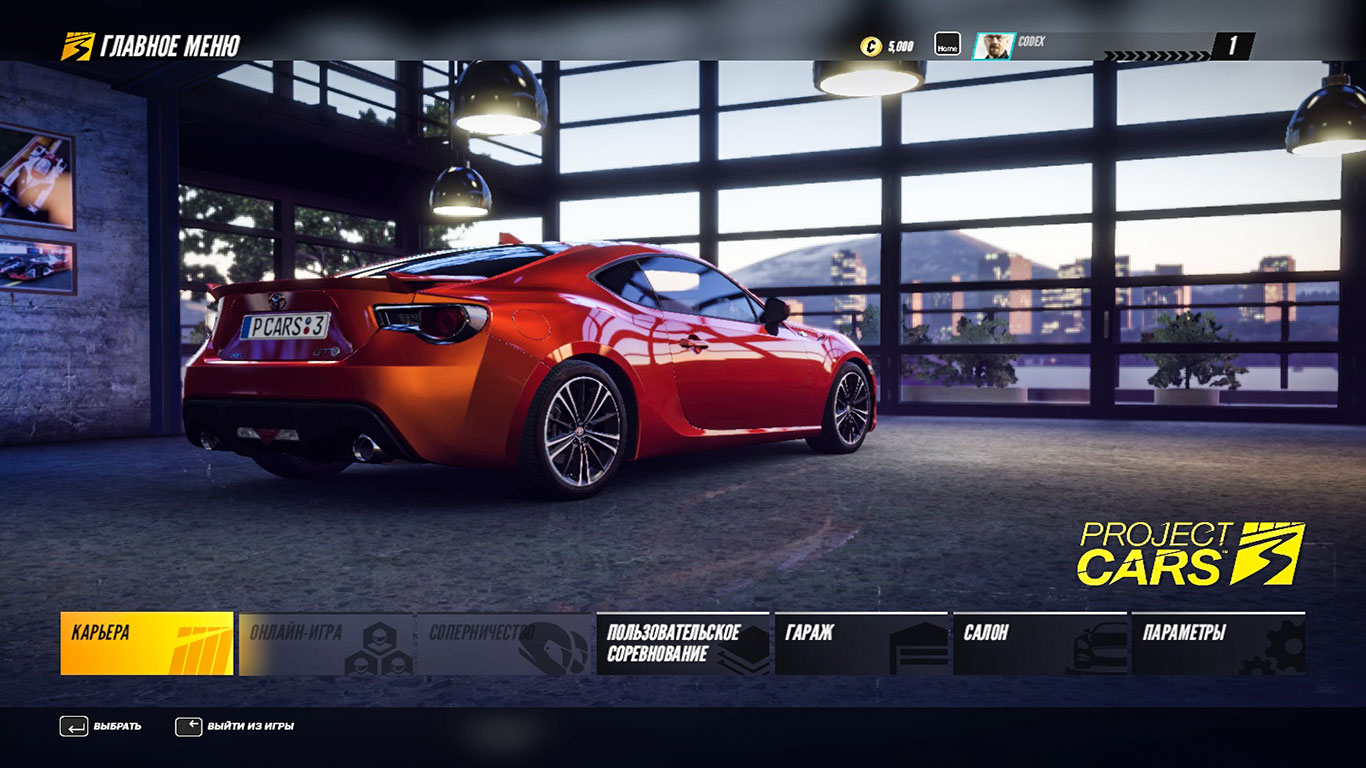1366x768 pixels.
Task: Open the Параметры settings menu
Action: tap(1218, 643)
